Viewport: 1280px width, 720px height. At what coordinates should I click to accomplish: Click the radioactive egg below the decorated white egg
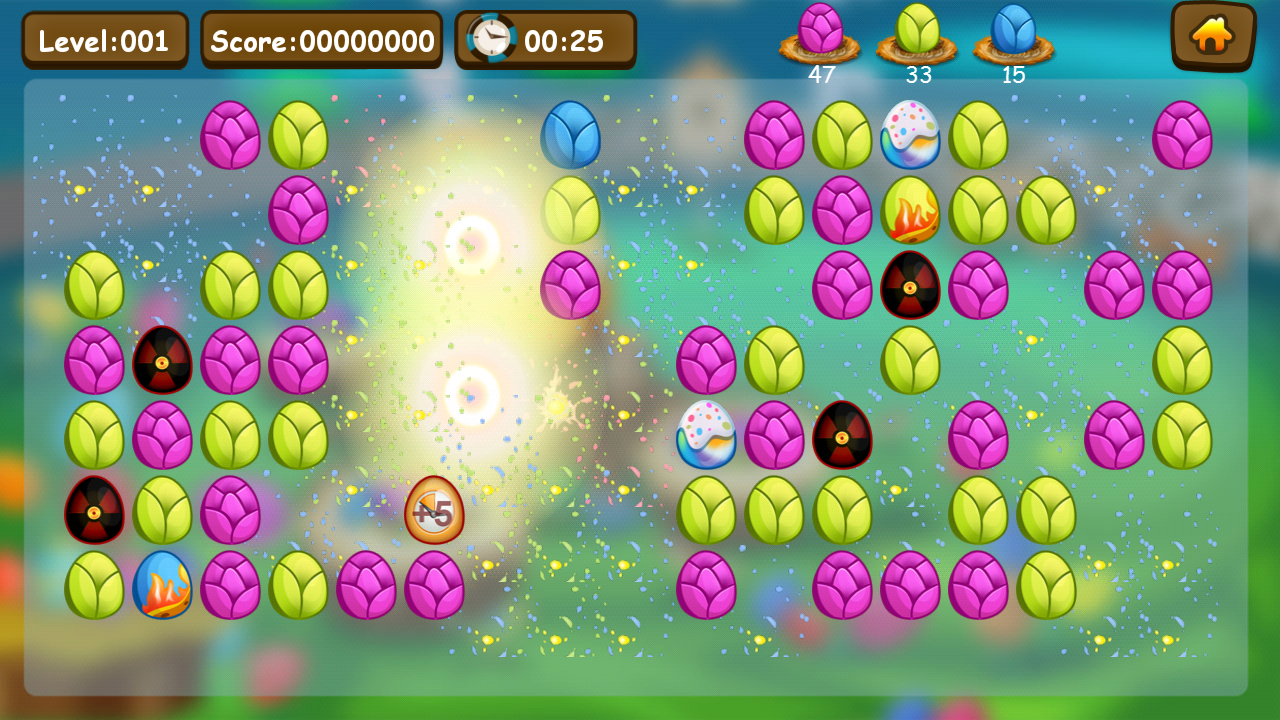point(840,437)
